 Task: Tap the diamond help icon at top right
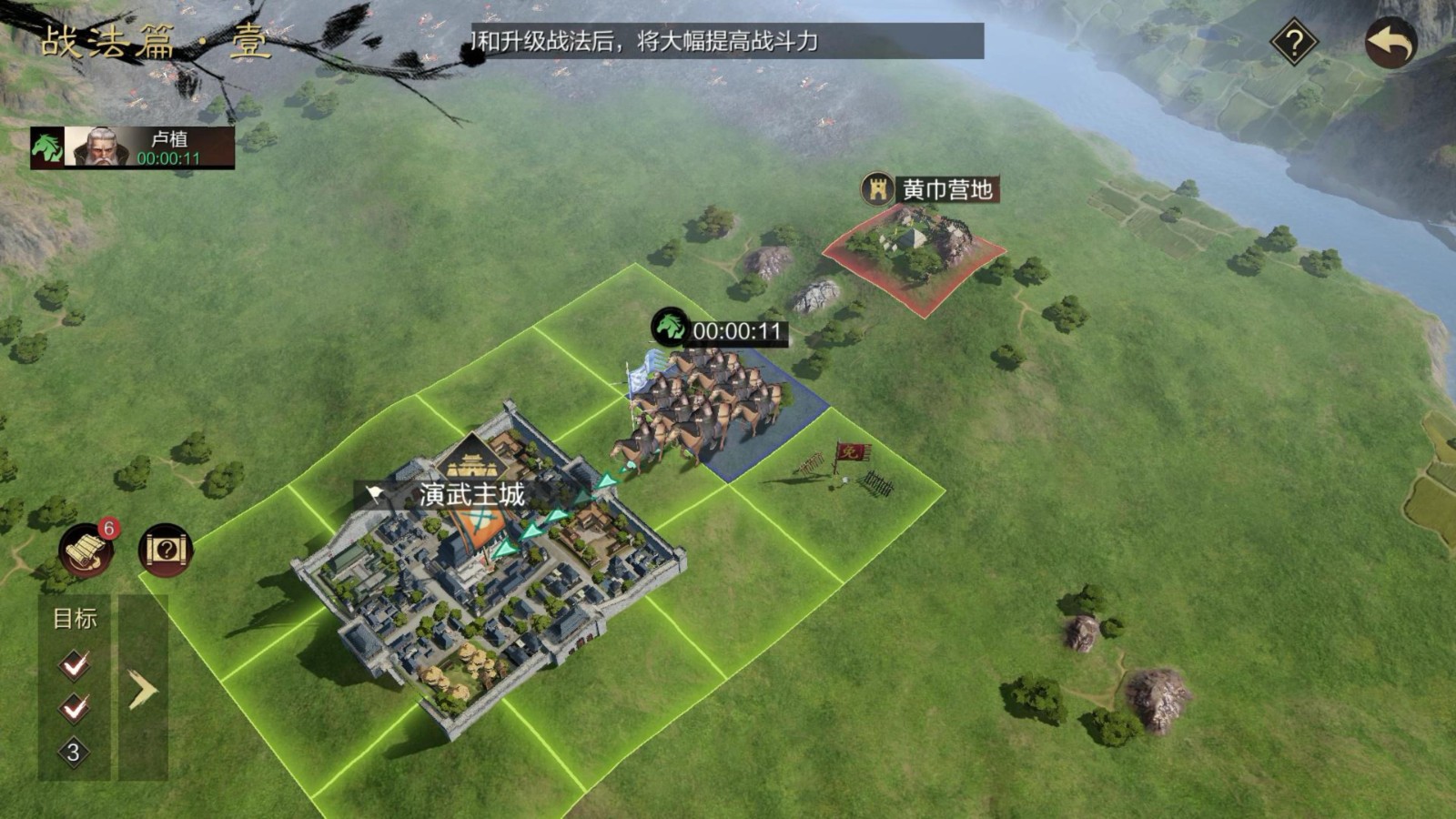1293,43
